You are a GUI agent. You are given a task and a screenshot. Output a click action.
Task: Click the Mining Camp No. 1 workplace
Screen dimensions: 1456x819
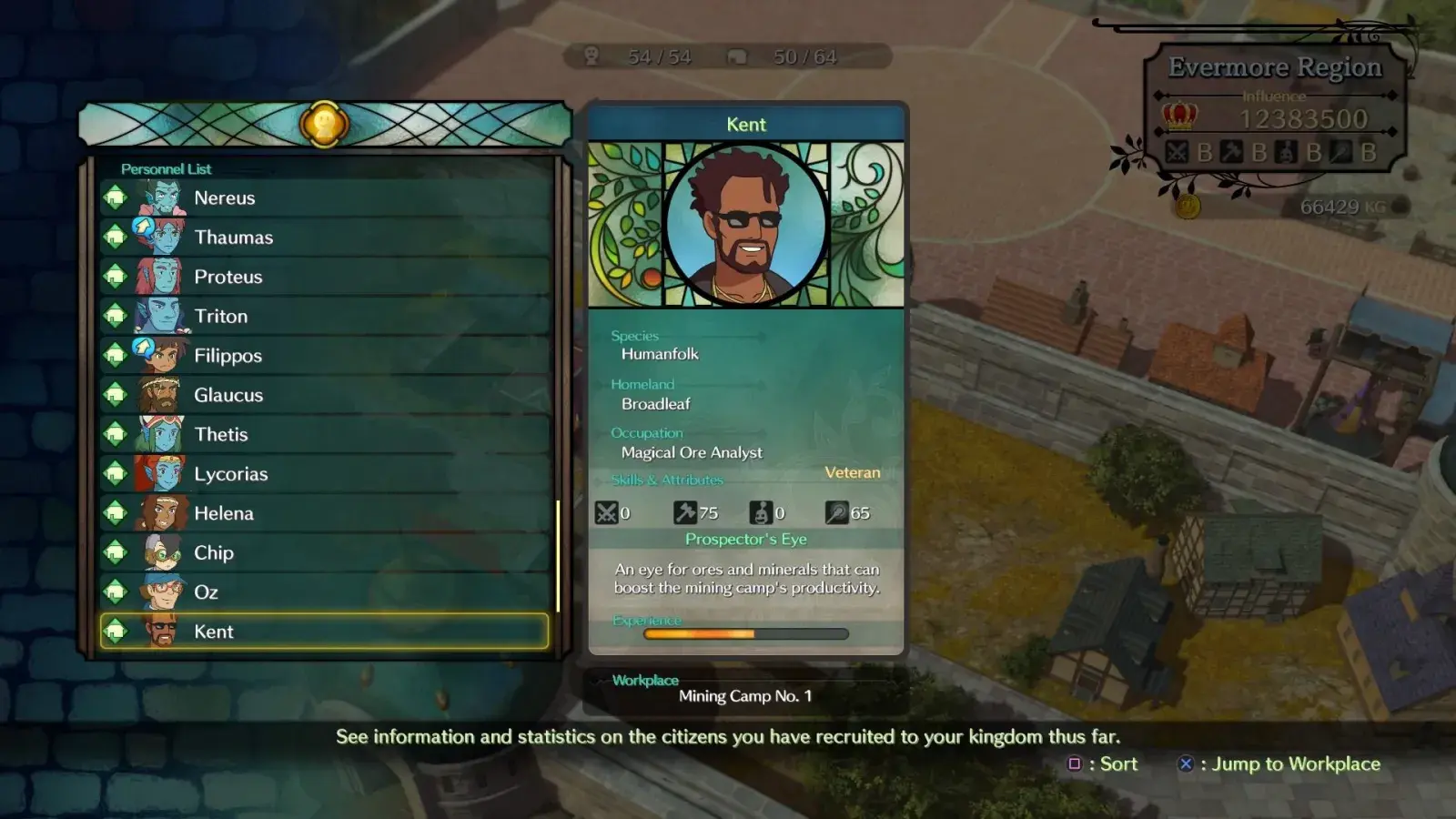745,696
